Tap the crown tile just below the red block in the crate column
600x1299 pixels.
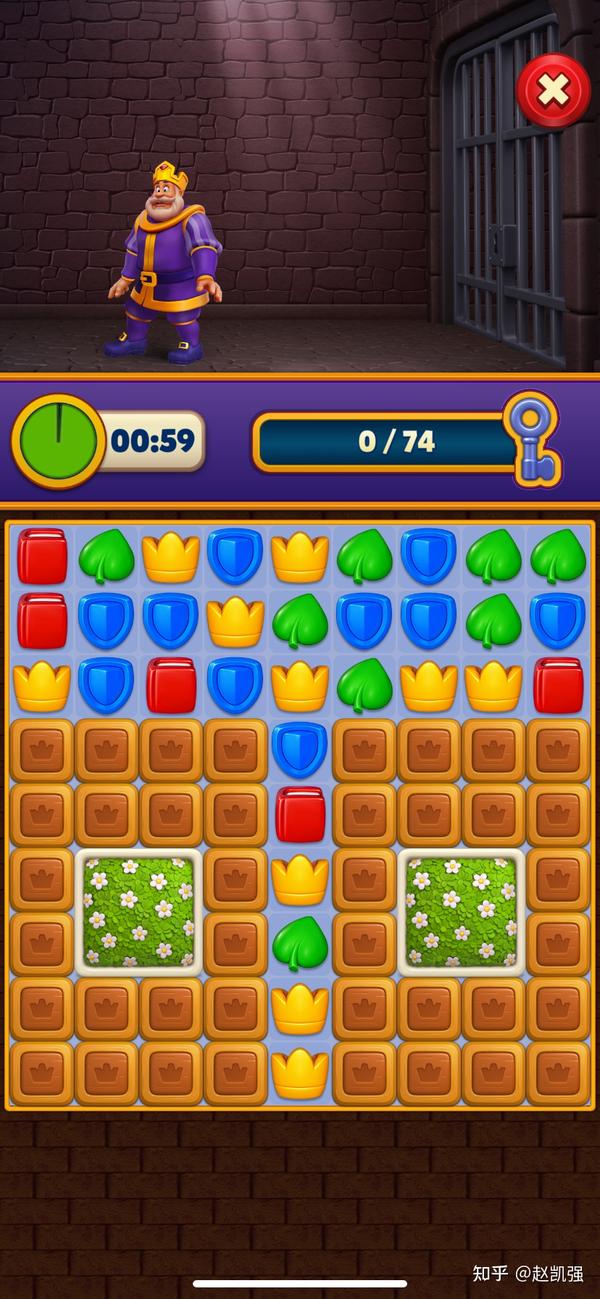pyautogui.click(x=300, y=879)
